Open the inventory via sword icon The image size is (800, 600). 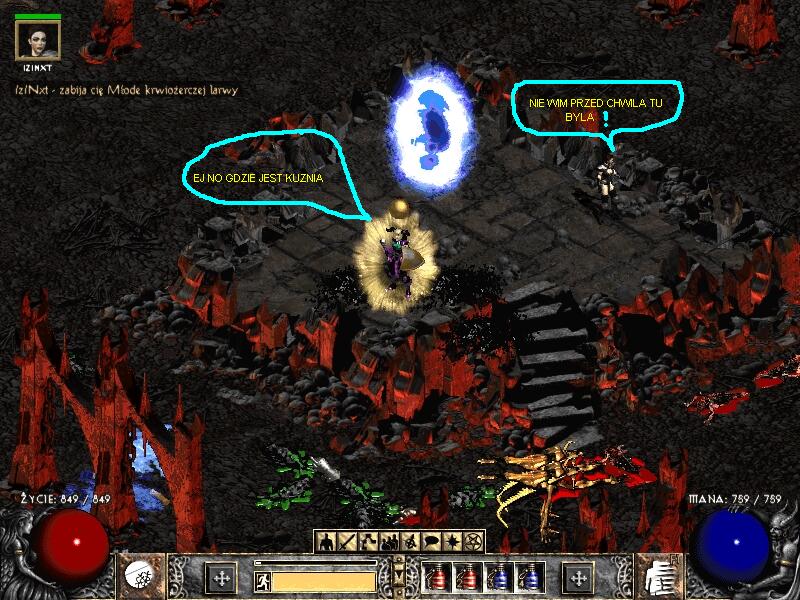[346, 541]
